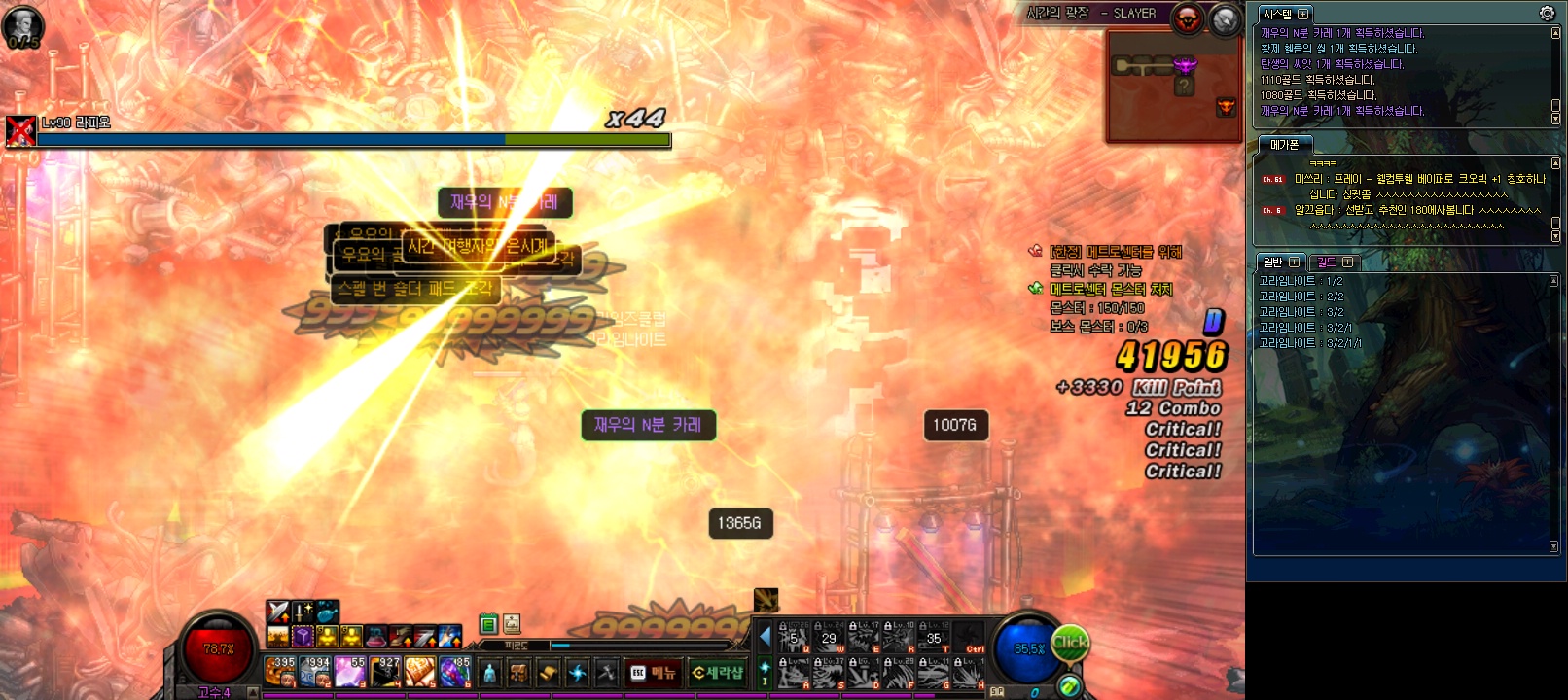The width and height of the screenshot is (1568, 700).
Task: Use quick slot item with count 927
Action: coord(385,671)
